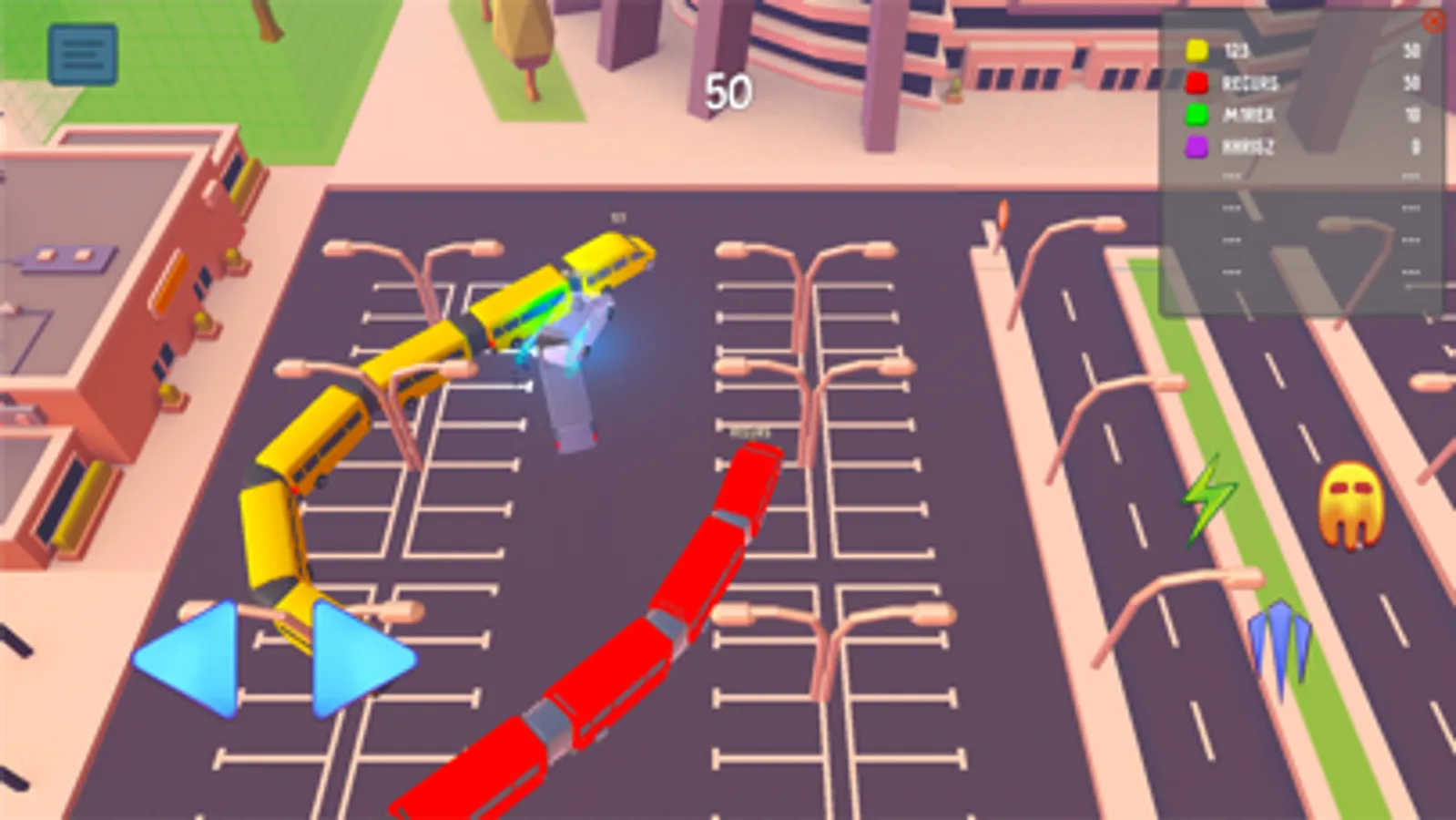Click the green color swatch next to M.RIEX

click(1196, 116)
